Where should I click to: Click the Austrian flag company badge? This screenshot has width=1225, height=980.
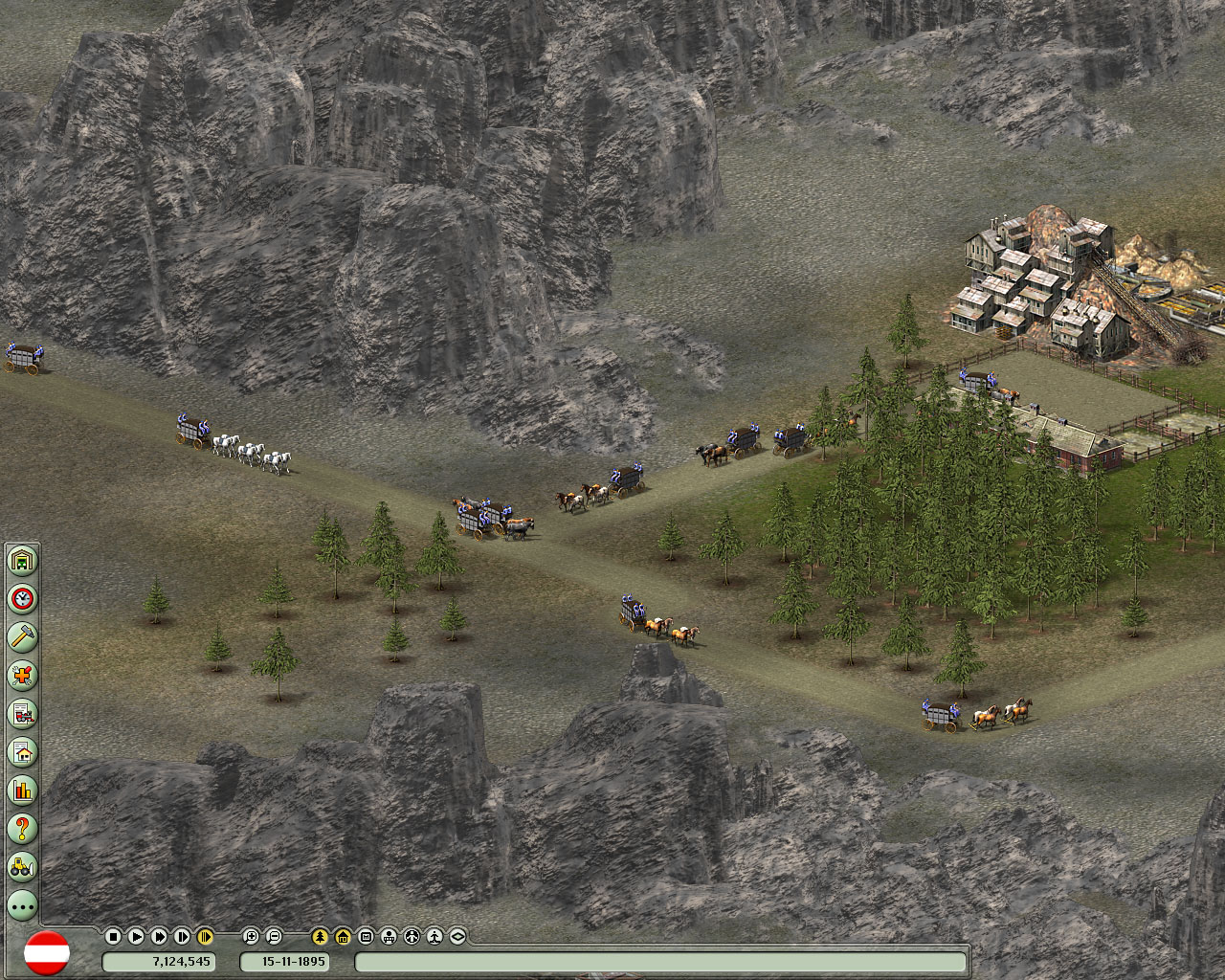(x=46, y=952)
